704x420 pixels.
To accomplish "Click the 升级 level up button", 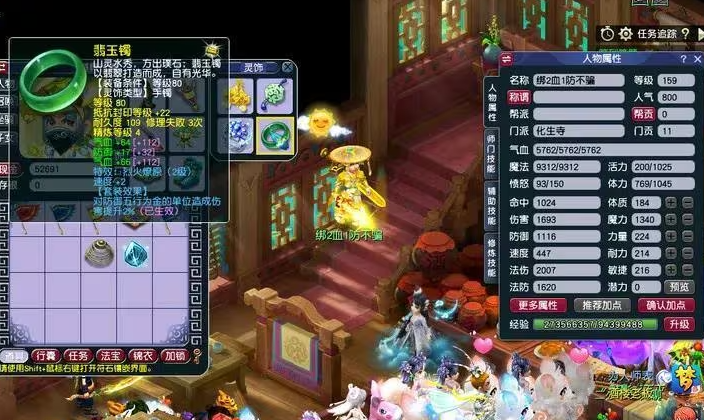I will pyautogui.click(x=680, y=324).
